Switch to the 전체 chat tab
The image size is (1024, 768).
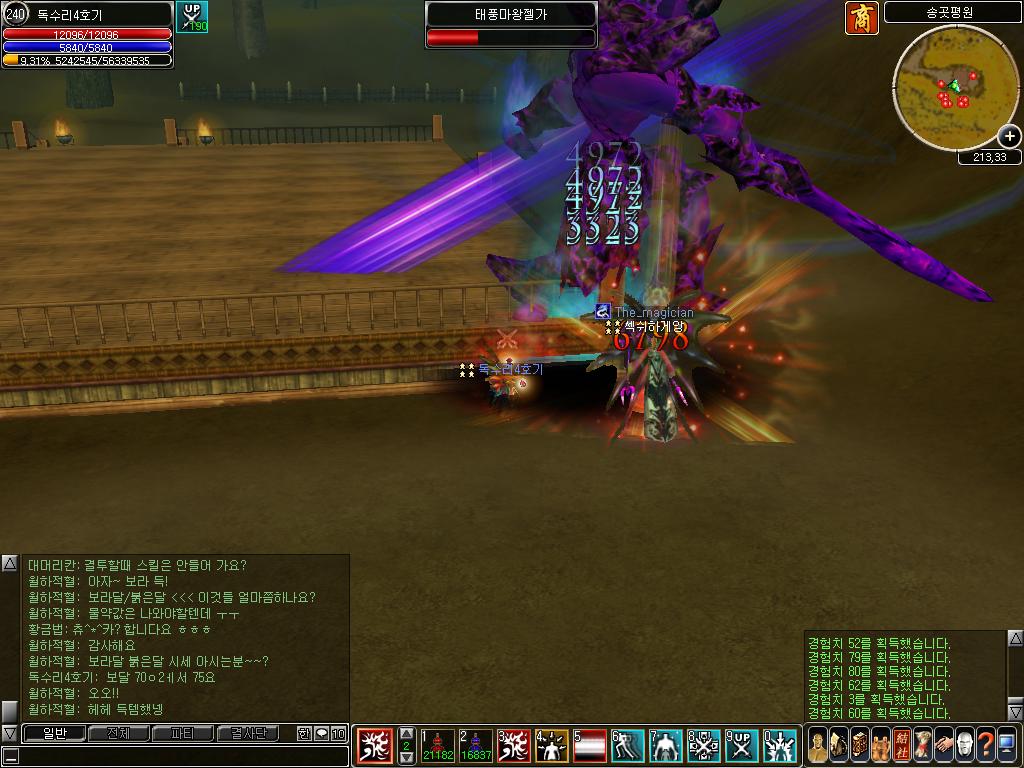tap(118, 733)
